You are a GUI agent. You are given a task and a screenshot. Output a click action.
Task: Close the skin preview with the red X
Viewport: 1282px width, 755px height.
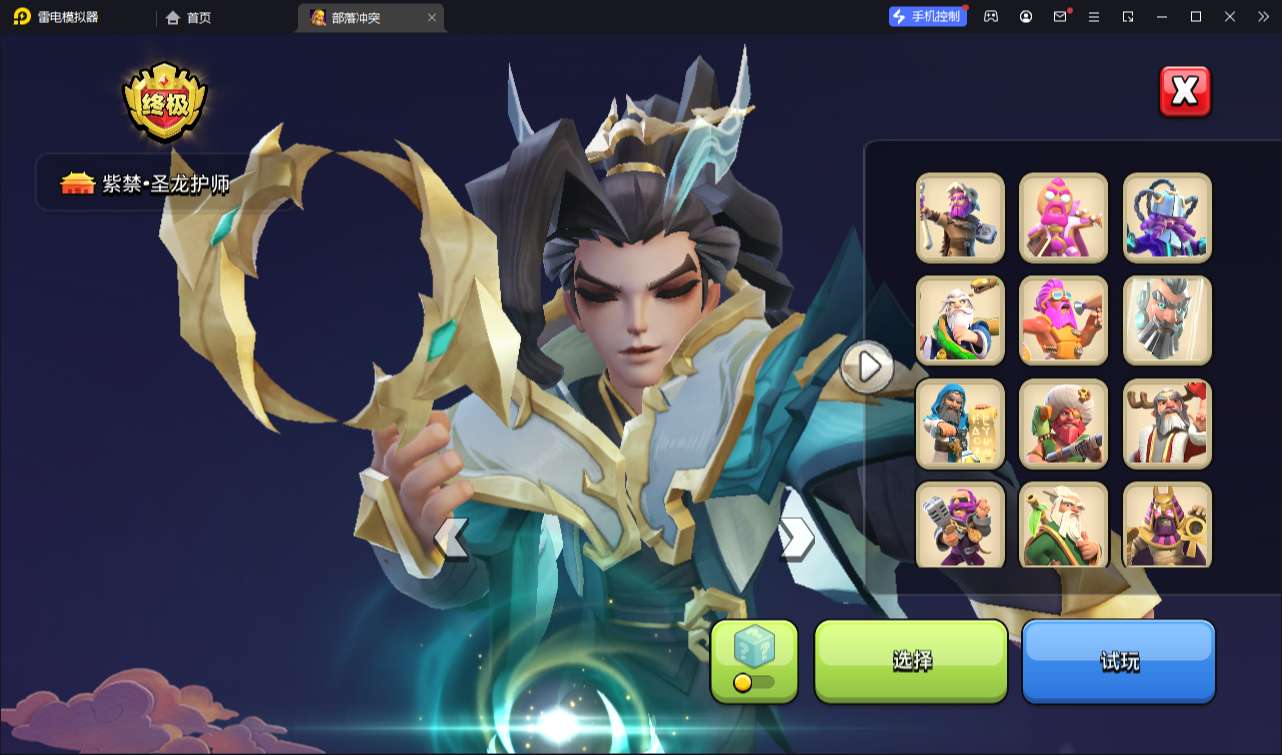[1184, 92]
